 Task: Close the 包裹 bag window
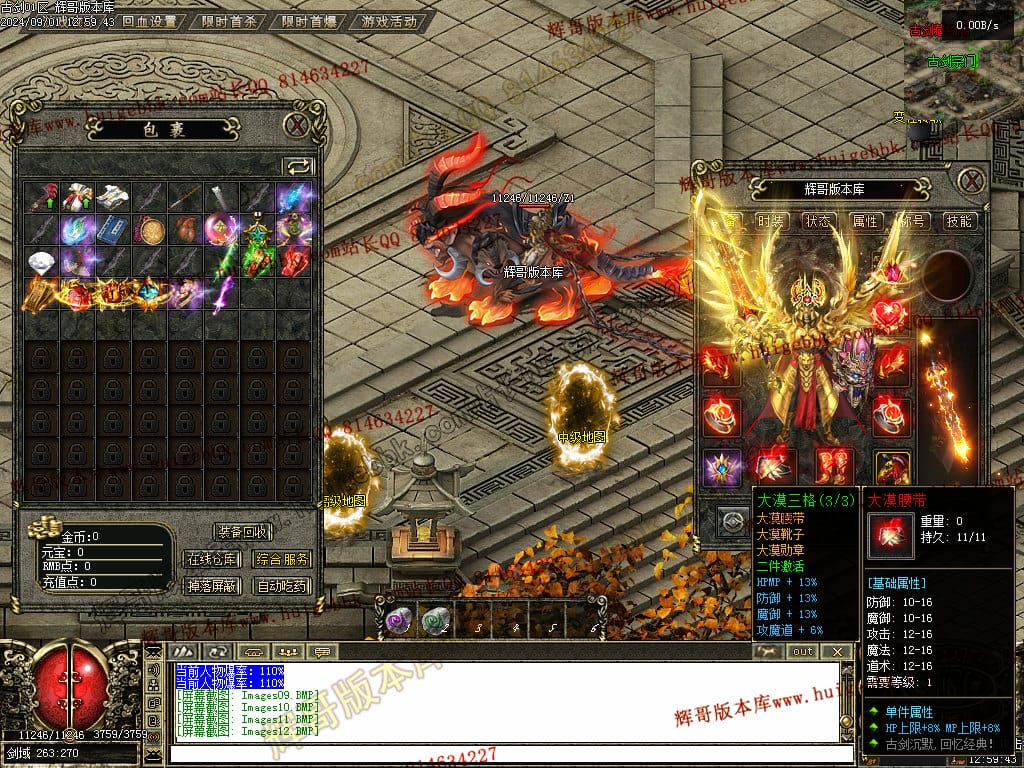pyautogui.click(x=296, y=125)
